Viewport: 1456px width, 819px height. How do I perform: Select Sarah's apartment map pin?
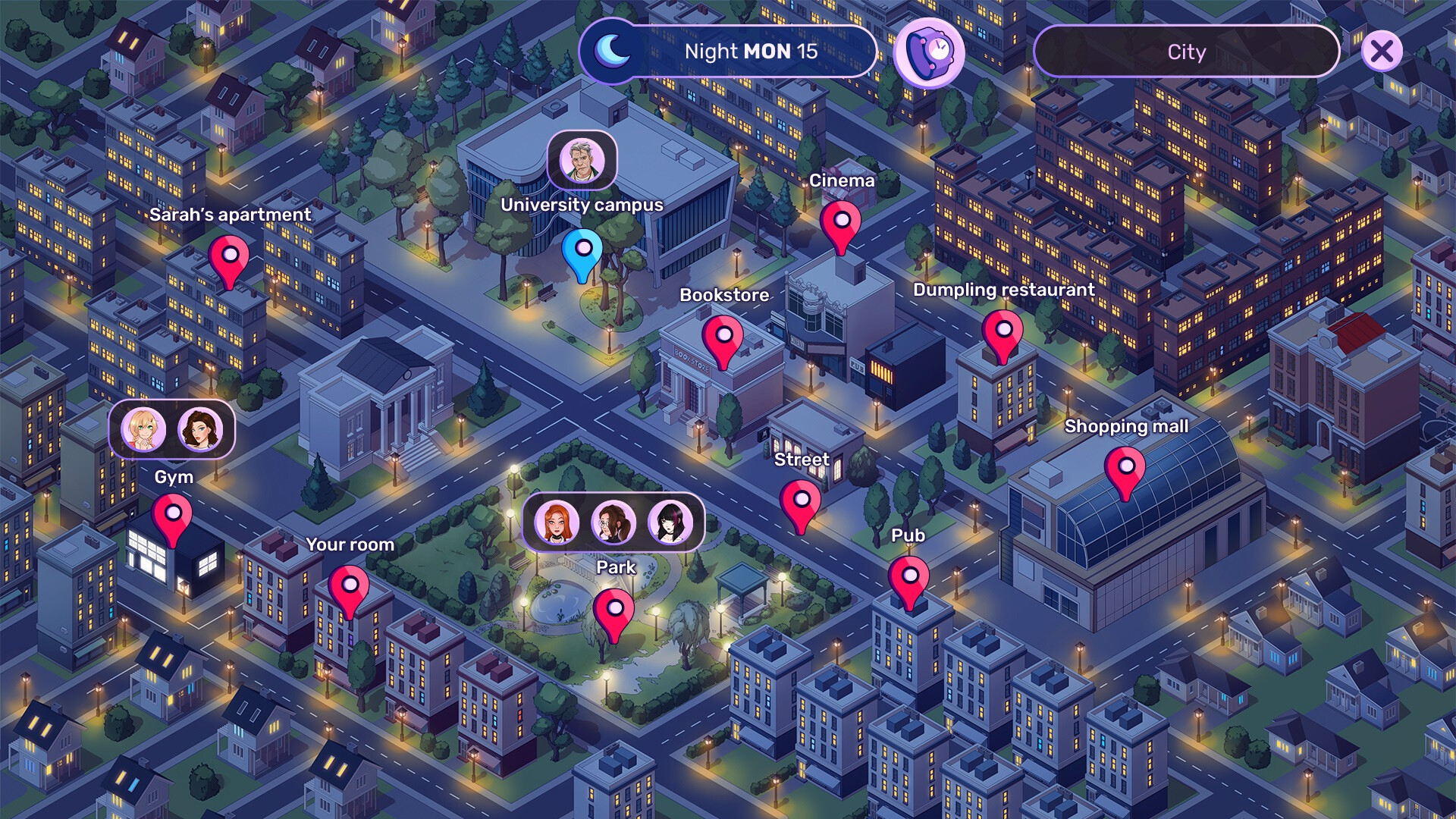229,258
